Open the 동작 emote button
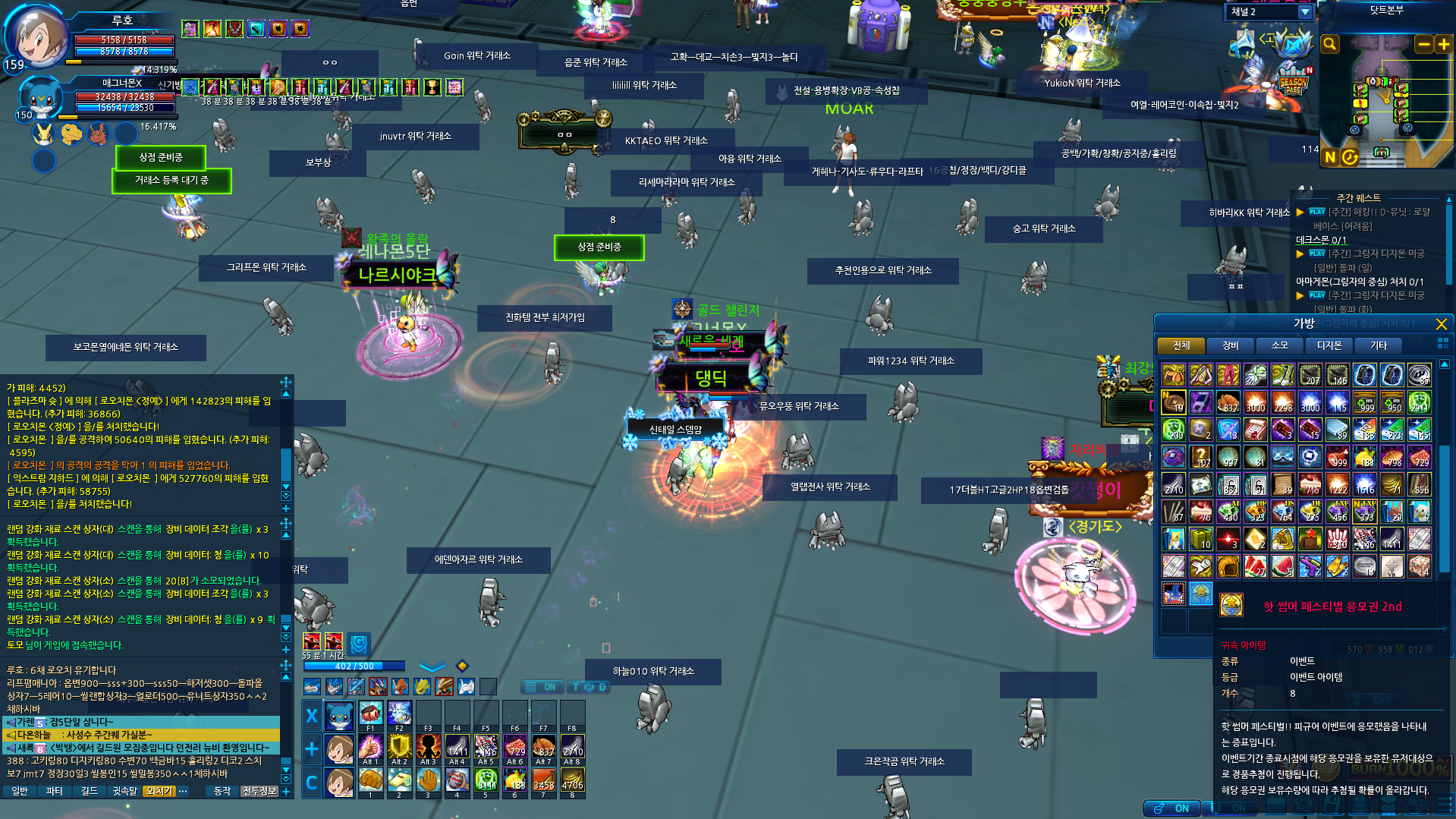The width and height of the screenshot is (1456, 819). click(x=222, y=792)
